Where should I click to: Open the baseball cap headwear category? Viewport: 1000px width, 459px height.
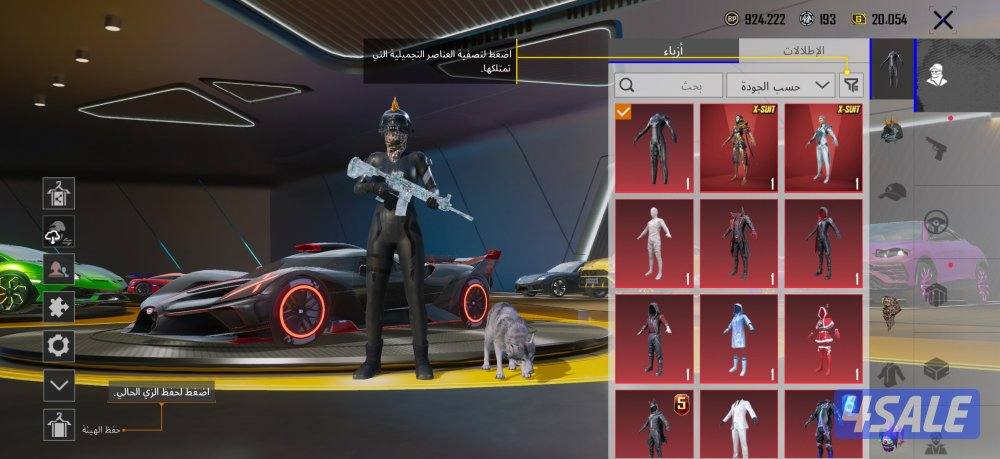(x=892, y=190)
